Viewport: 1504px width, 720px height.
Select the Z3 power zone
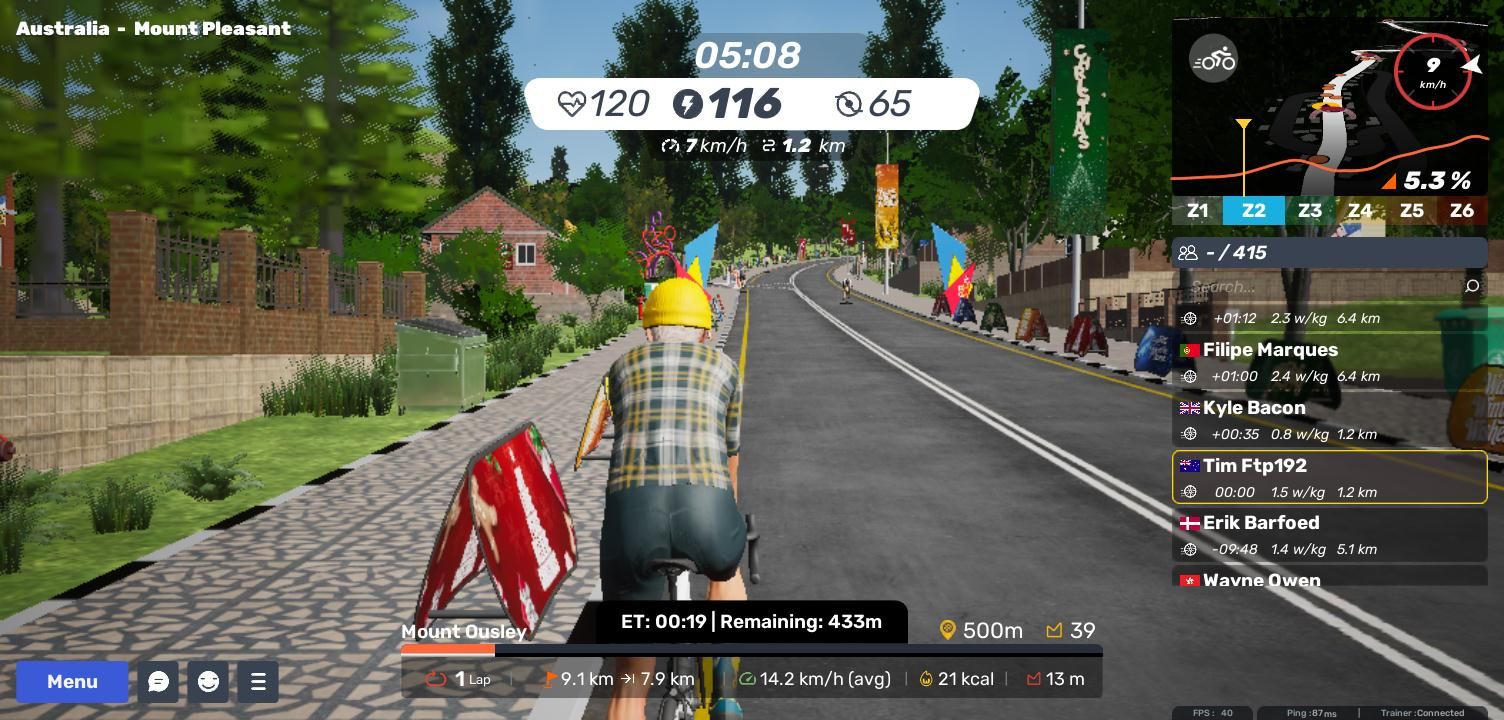point(1309,211)
